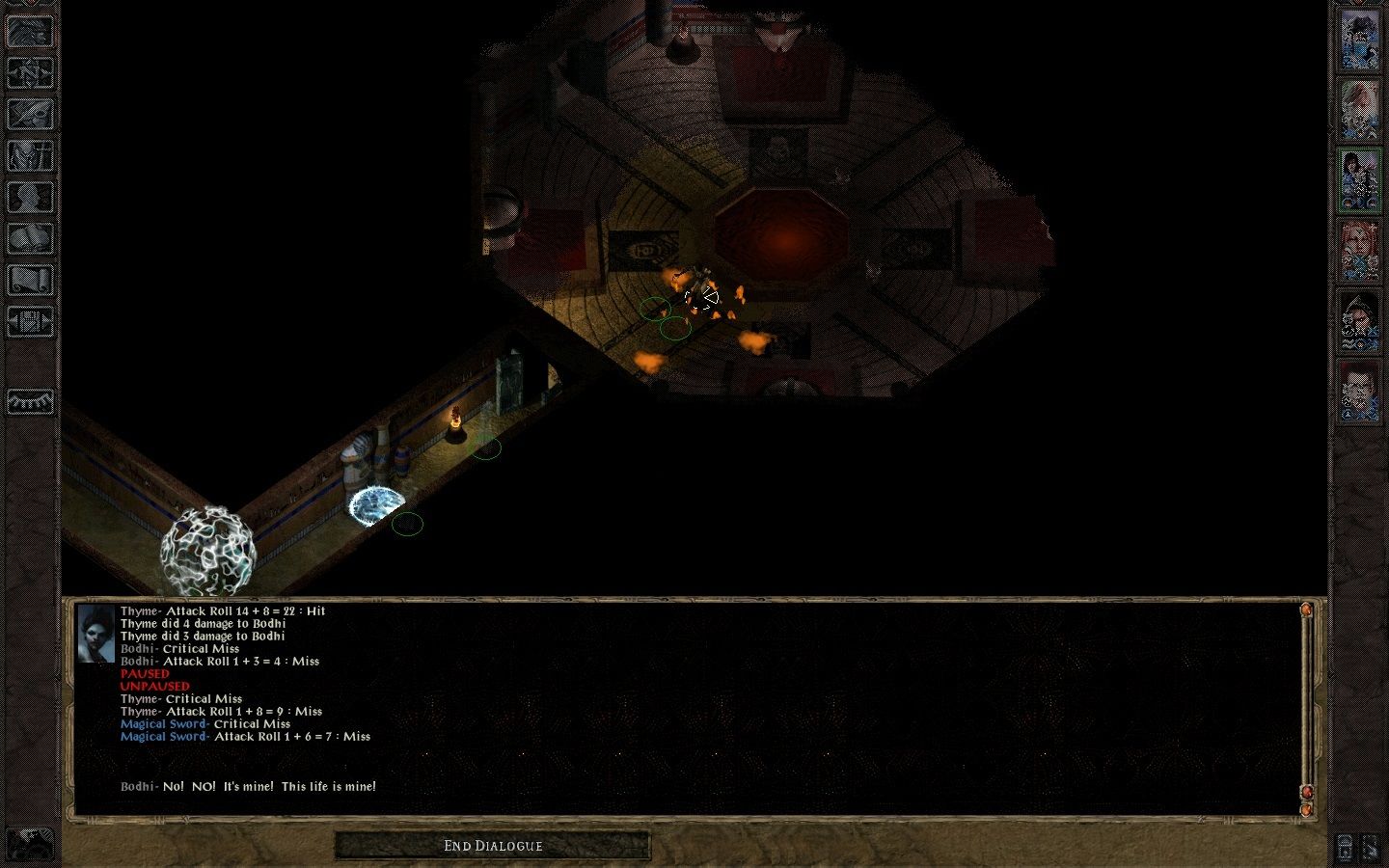This screenshot has width=1389, height=868.
Task: Open the journal with the quill icon
Action: [30, 114]
